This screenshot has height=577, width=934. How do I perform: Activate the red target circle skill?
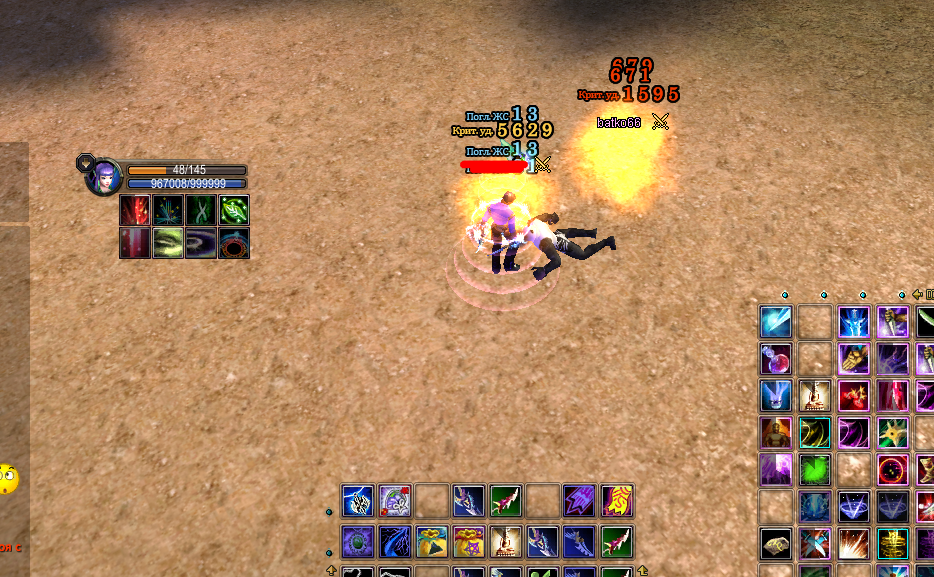tap(892, 469)
